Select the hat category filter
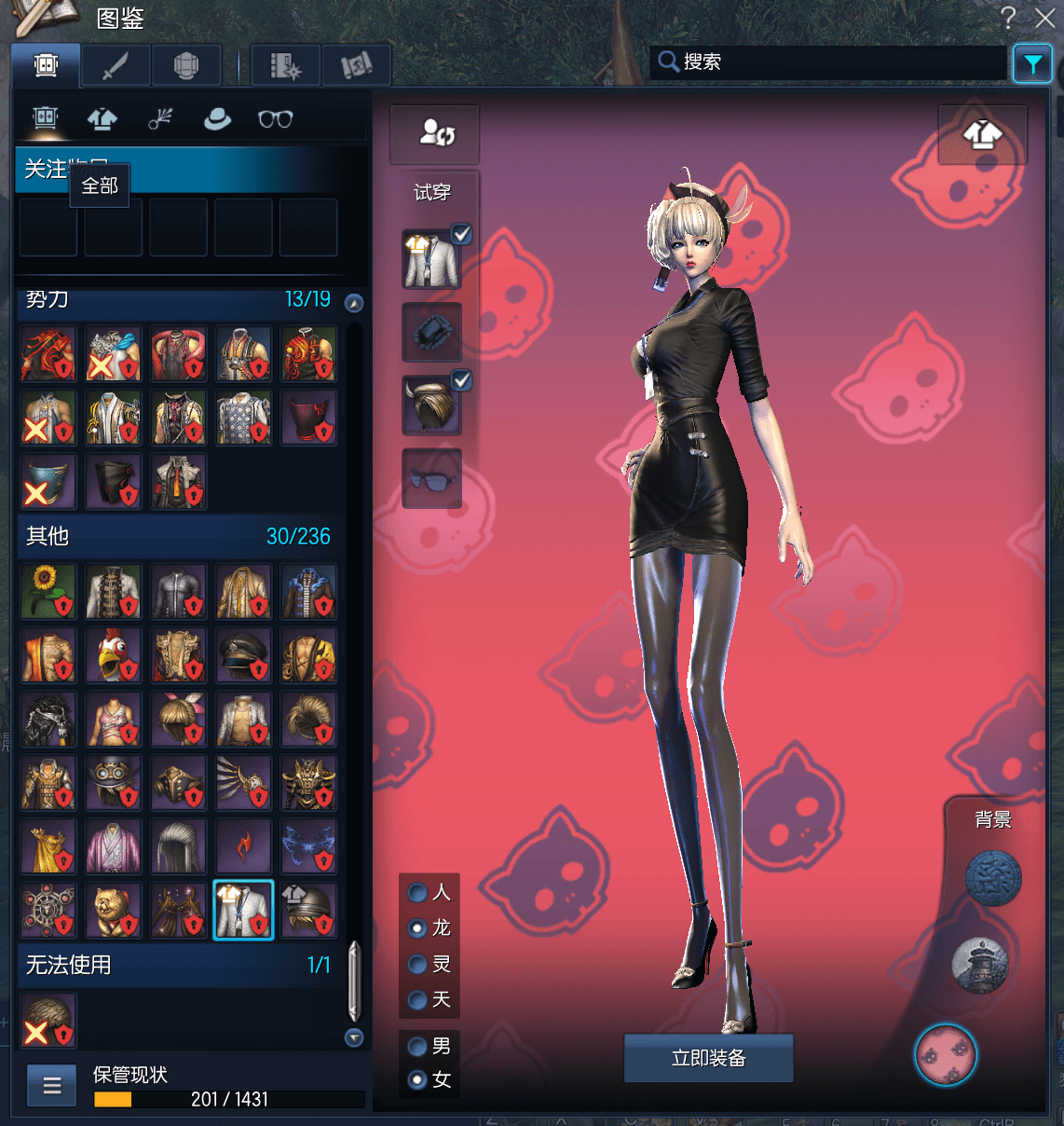 click(217, 119)
